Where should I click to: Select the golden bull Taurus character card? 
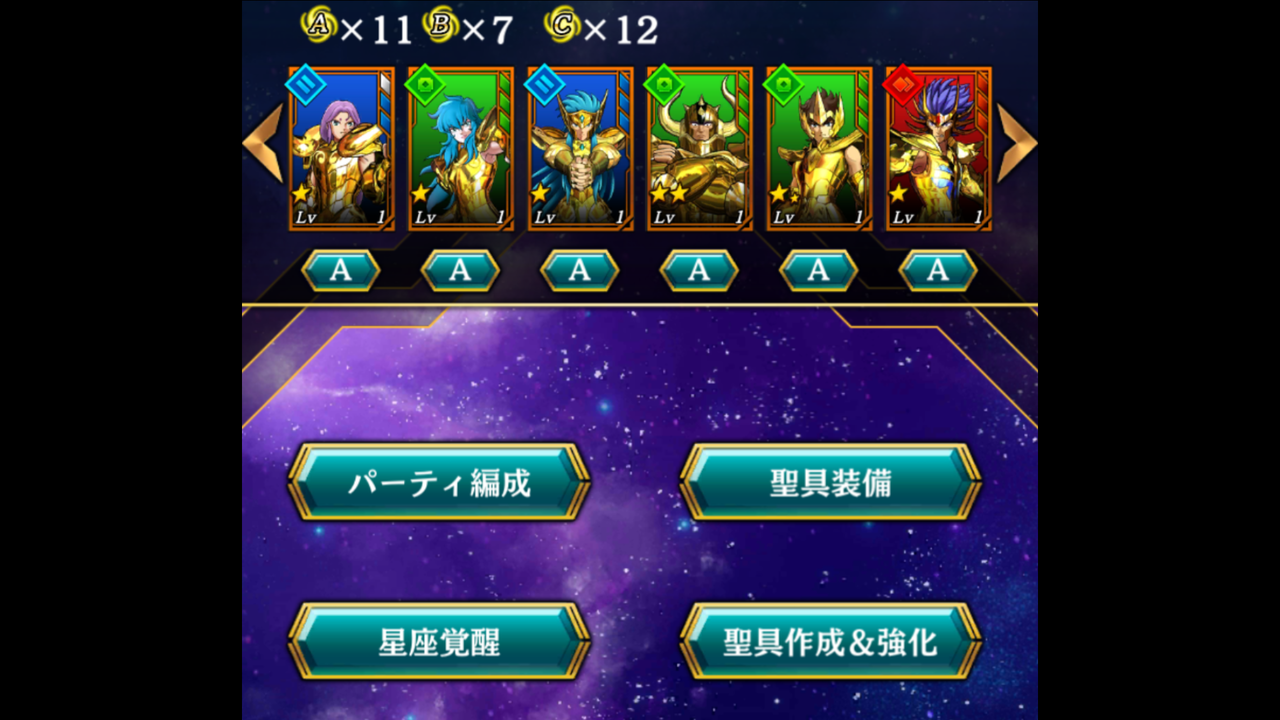697,148
